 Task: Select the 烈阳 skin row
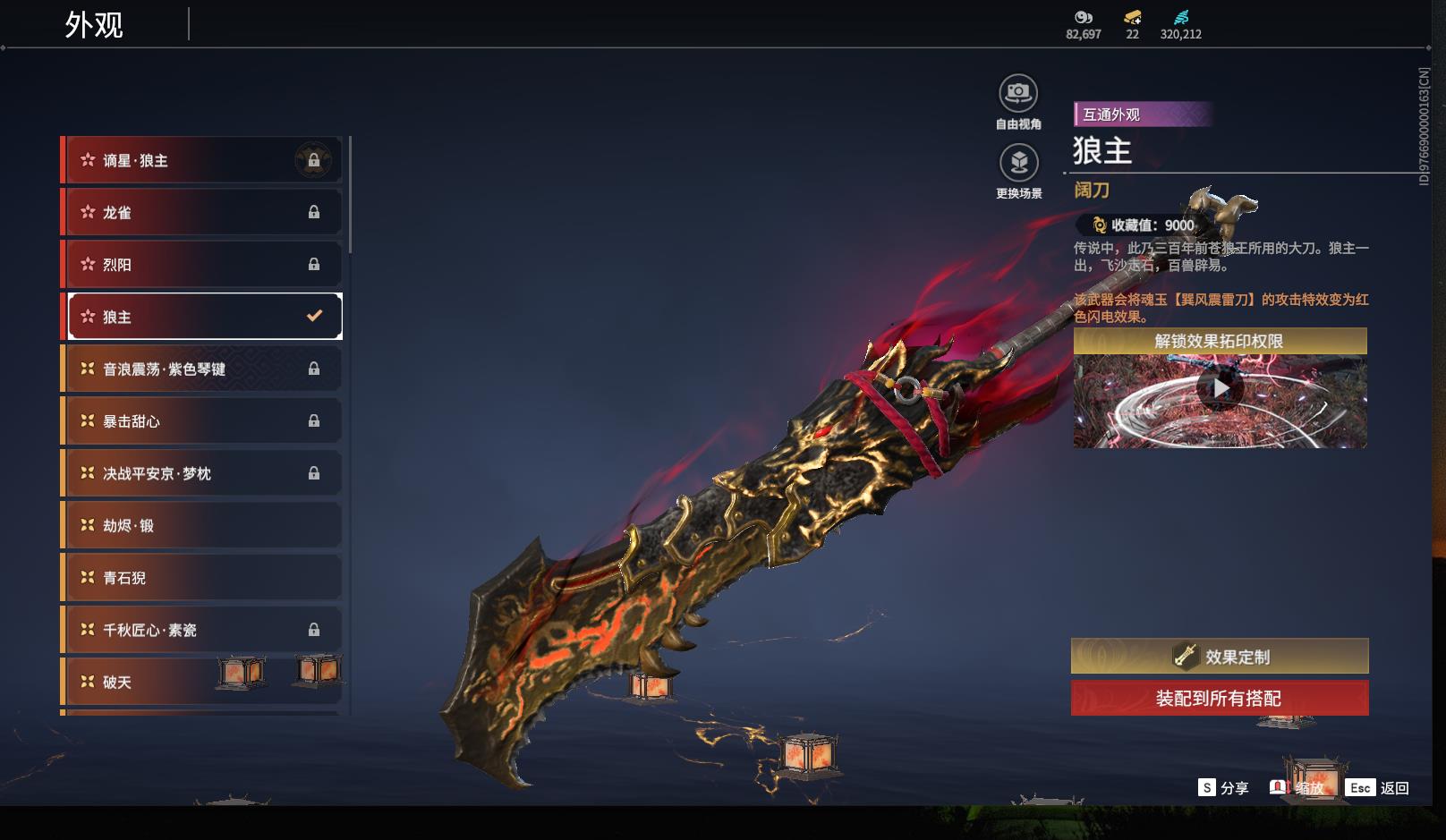202,265
